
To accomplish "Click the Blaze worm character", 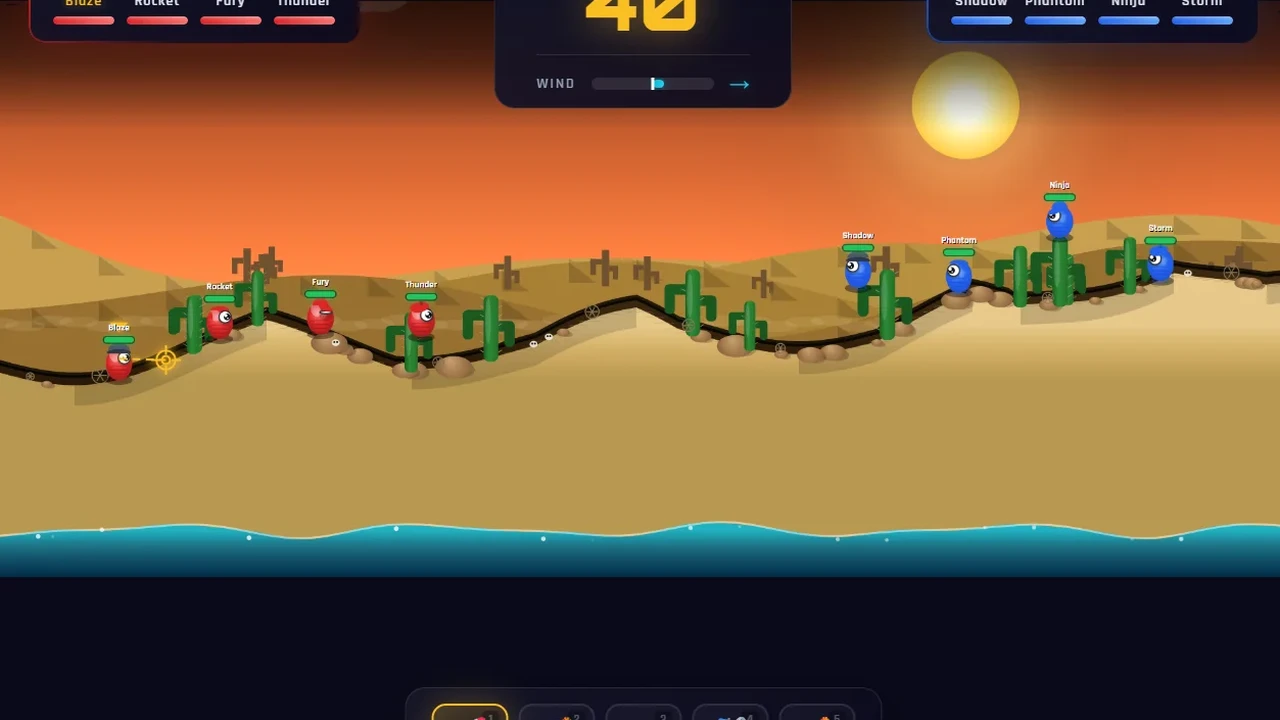I will tap(118, 362).
